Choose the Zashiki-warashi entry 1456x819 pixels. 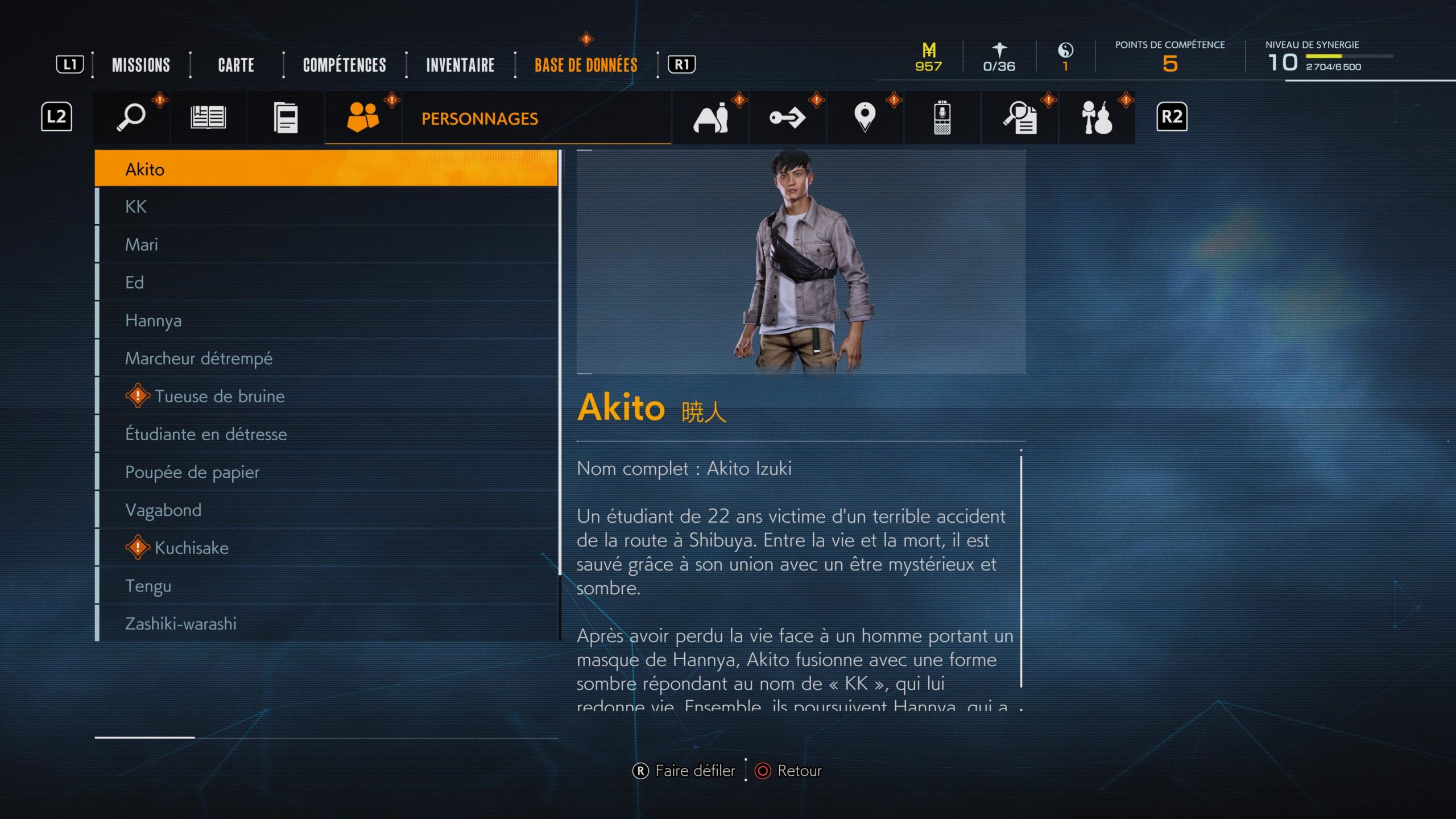327,623
